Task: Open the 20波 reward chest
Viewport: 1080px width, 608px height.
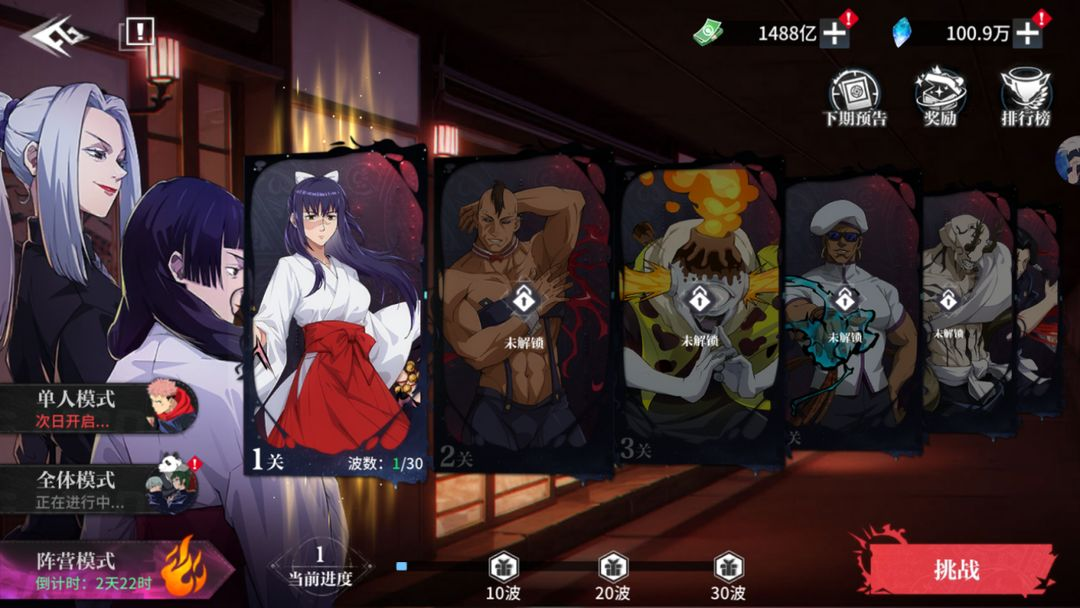Action: pyautogui.click(x=613, y=569)
